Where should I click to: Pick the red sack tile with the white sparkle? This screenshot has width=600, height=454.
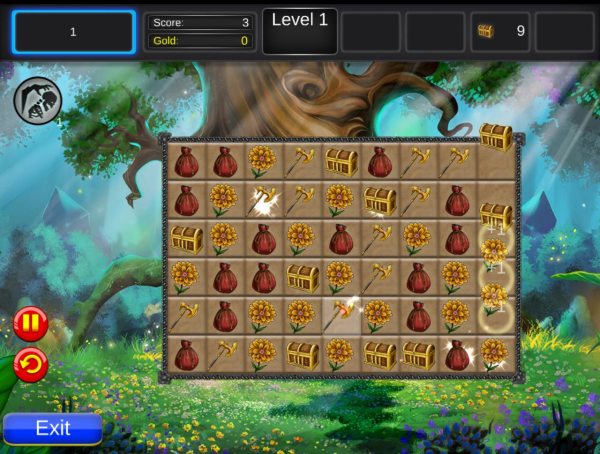pyautogui.click(x=457, y=354)
